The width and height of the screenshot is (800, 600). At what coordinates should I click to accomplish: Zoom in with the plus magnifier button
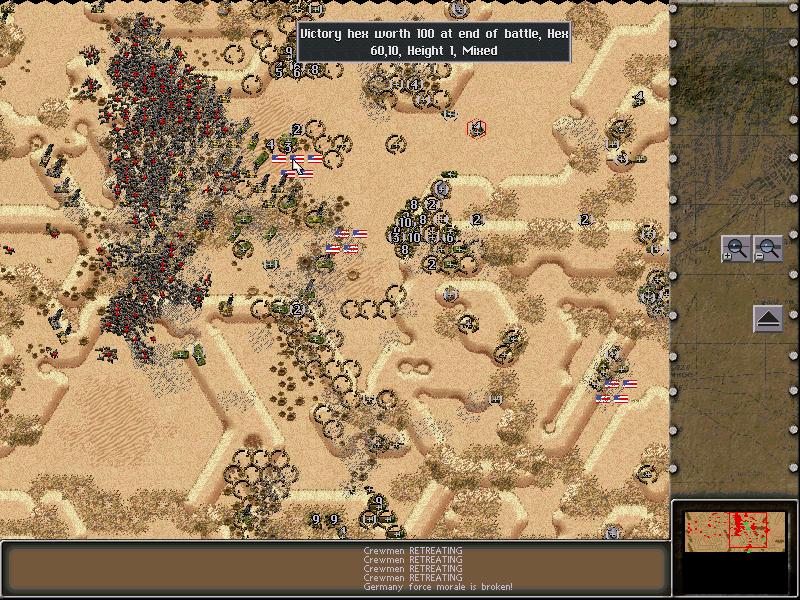click(736, 248)
